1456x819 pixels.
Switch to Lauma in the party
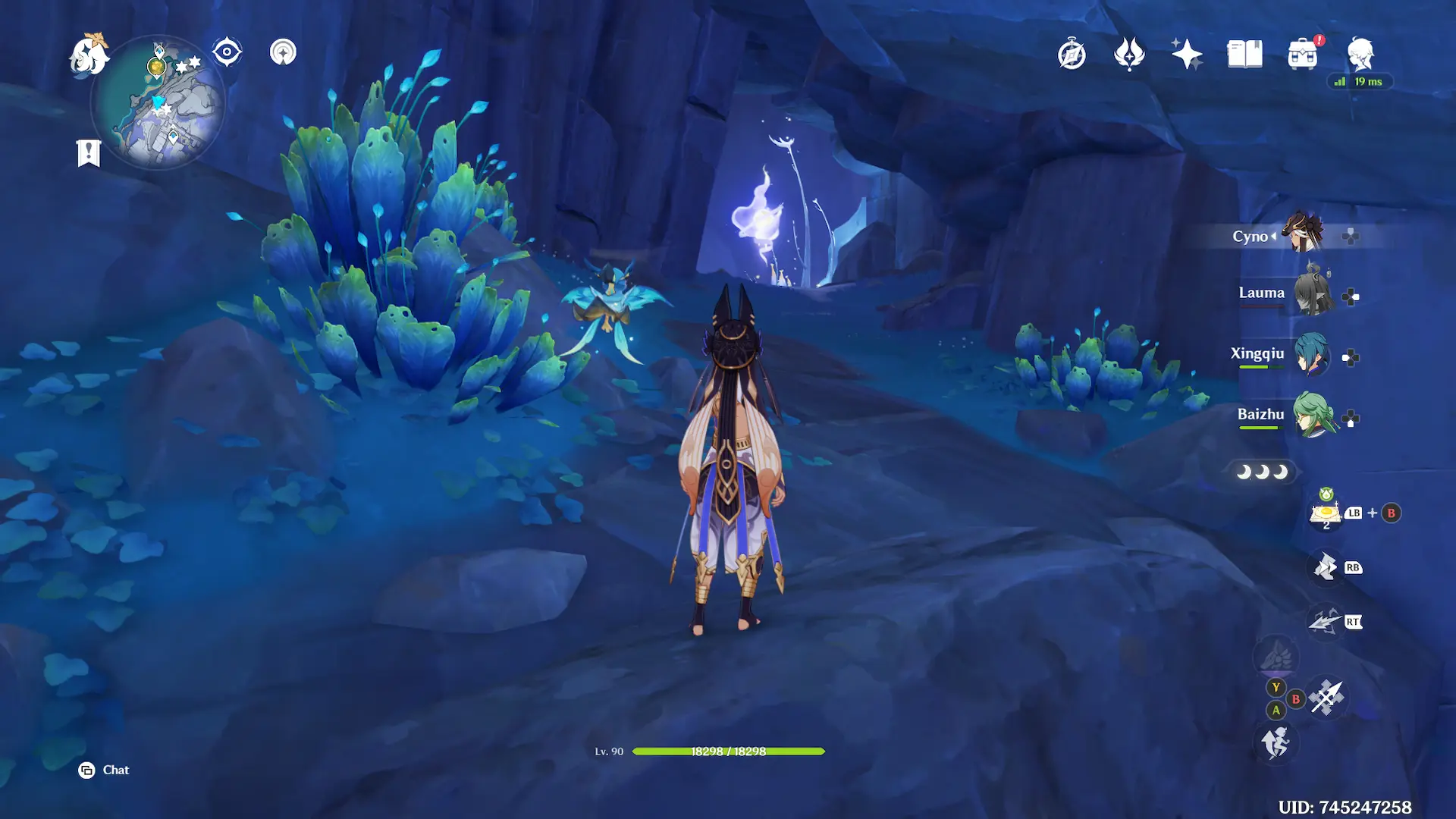coord(1312,293)
